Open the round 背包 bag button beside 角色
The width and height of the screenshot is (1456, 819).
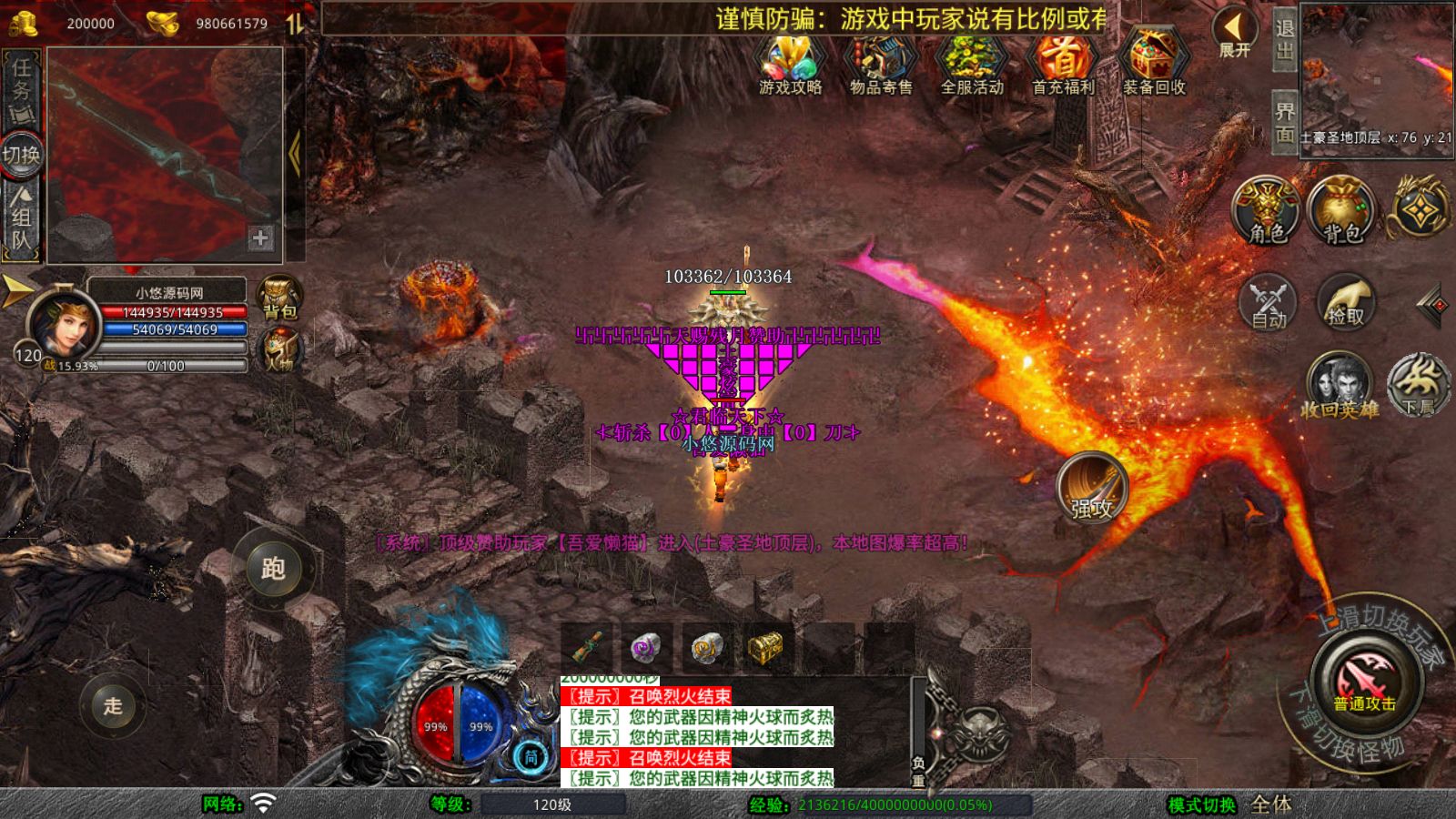[x=1341, y=210]
